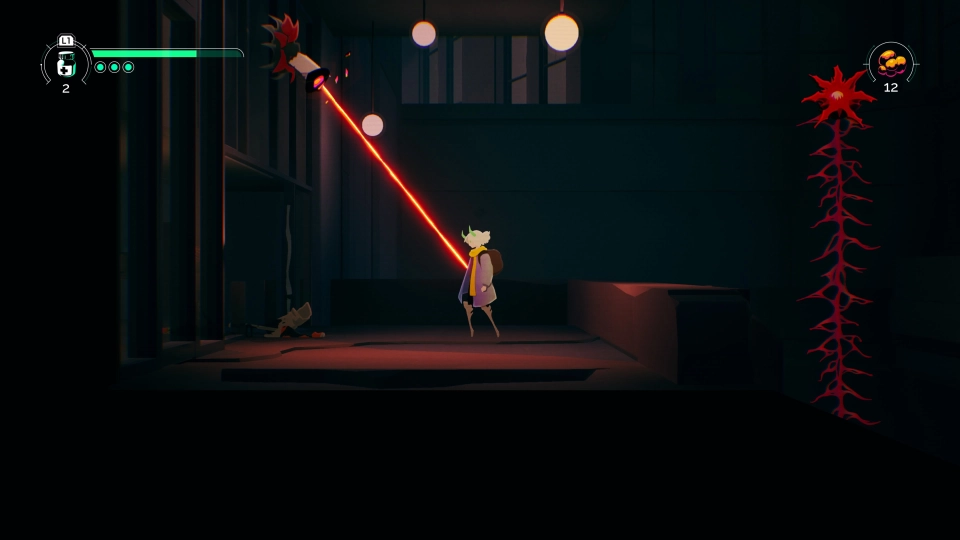Select the orange nugget currency icon
Viewport: 960px width, 540px height.
(890, 62)
